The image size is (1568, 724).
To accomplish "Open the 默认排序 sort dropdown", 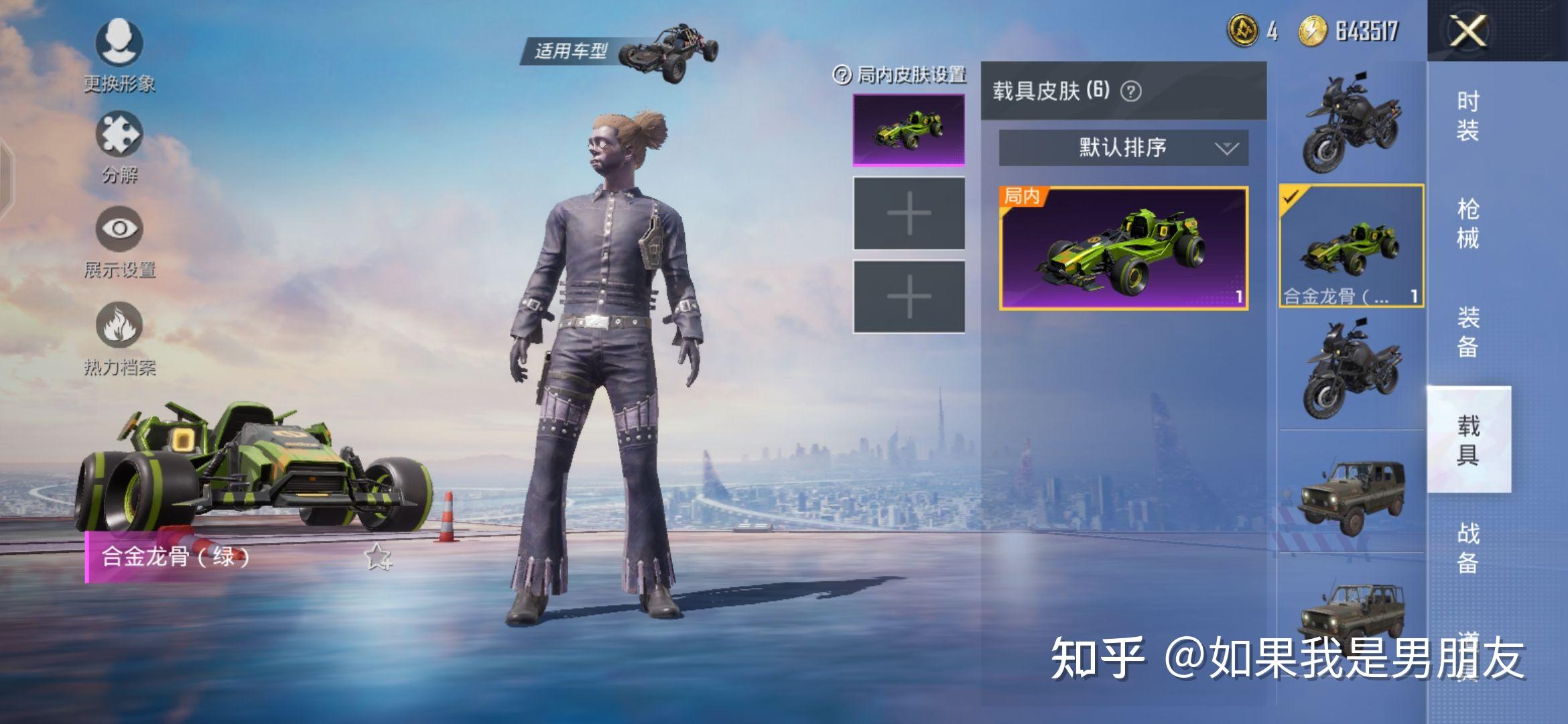I will [x=1123, y=147].
